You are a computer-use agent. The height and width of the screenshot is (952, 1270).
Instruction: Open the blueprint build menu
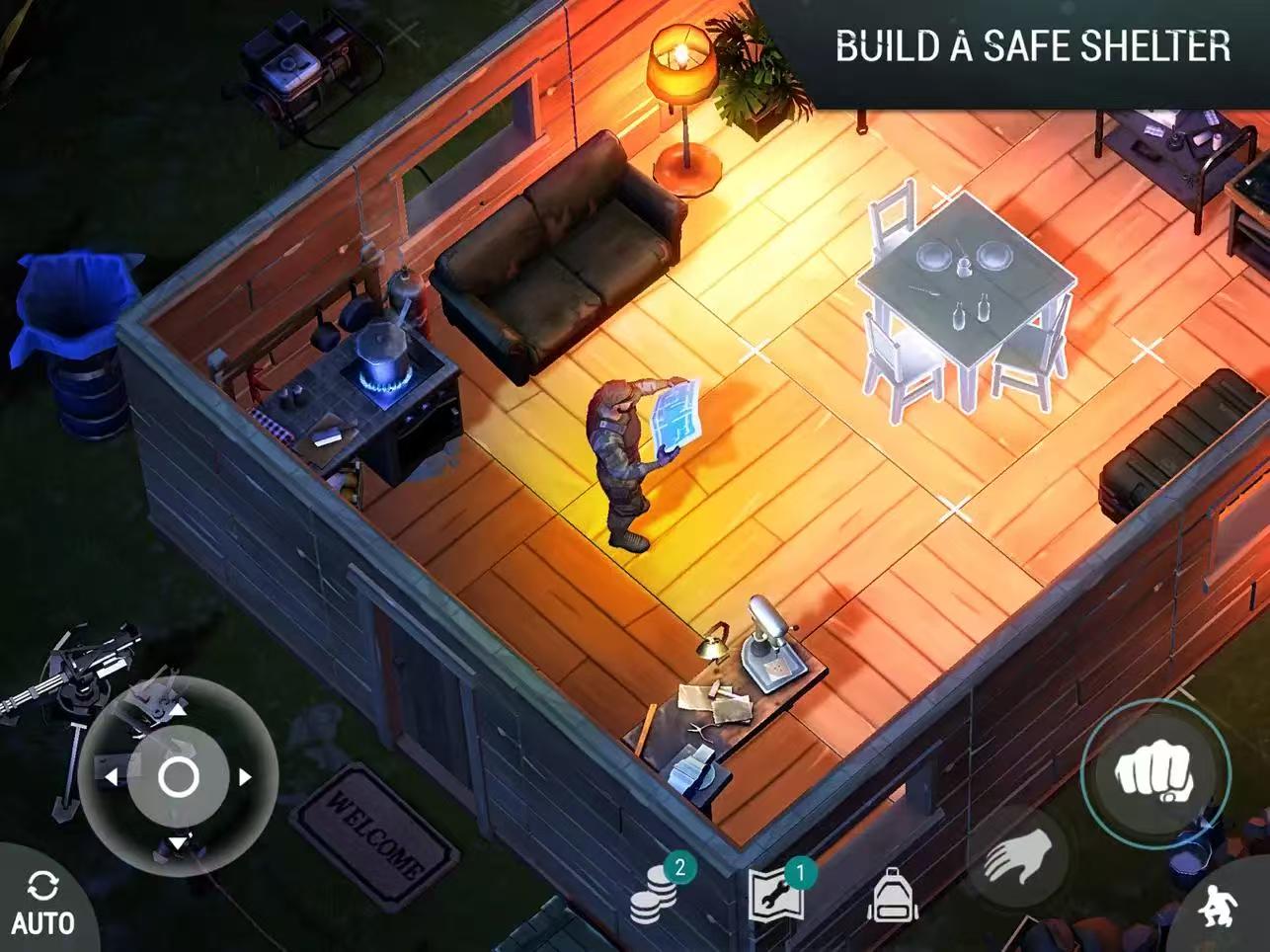[x=773, y=893]
